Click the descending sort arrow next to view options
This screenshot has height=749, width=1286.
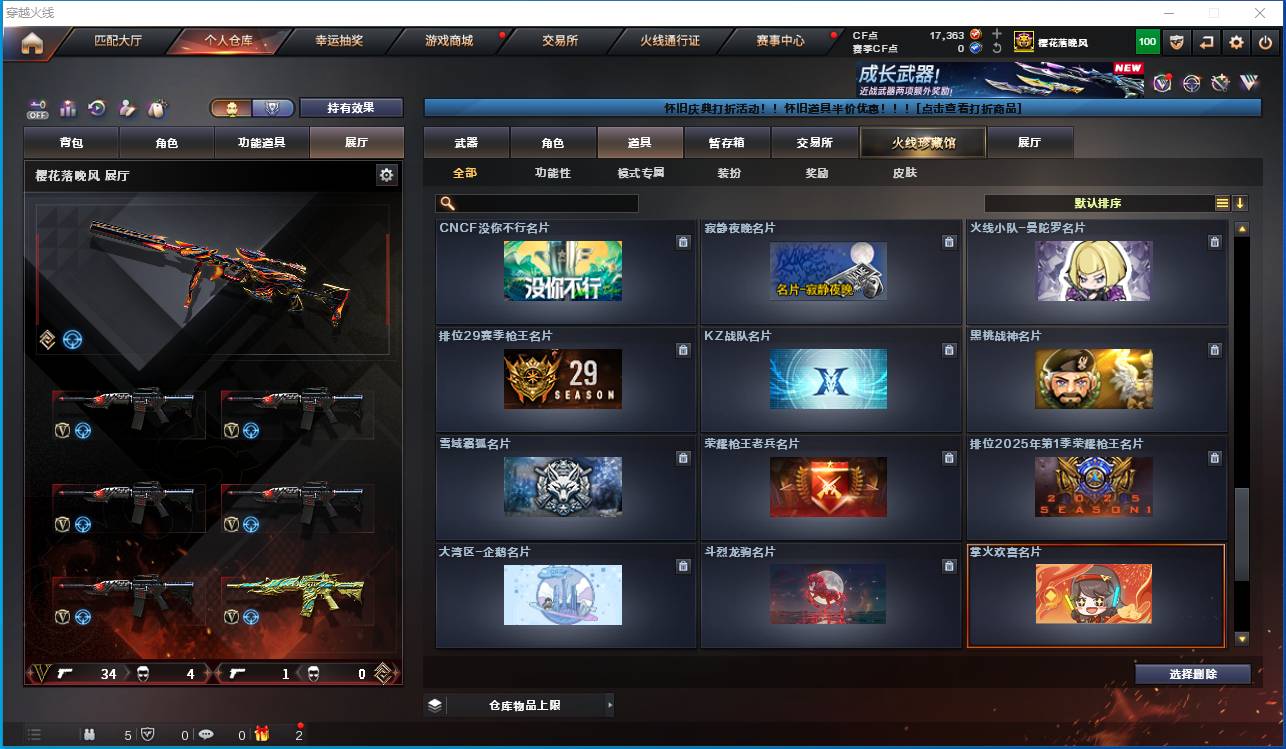click(x=1241, y=202)
